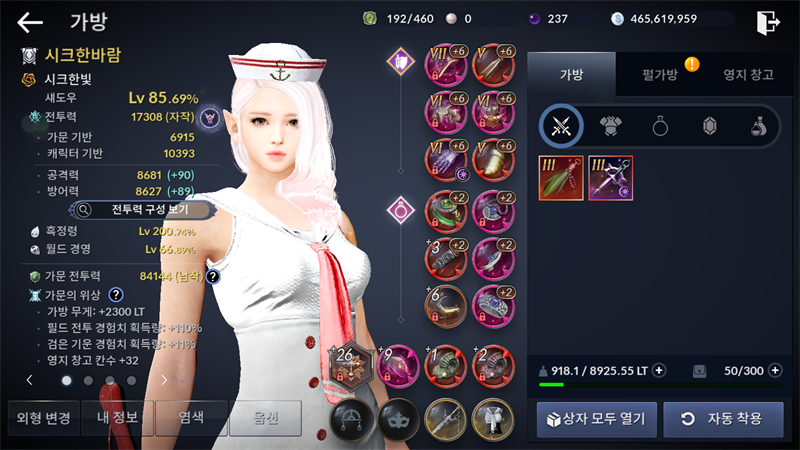Open the 염색 dye menu
This screenshot has width=800, height=450.
point(191,418)
